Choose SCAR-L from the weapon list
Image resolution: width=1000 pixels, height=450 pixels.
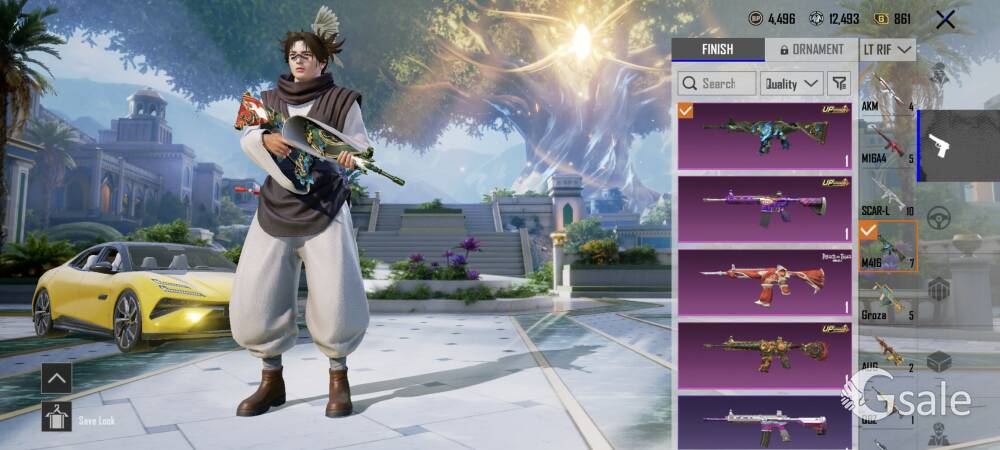887,196
